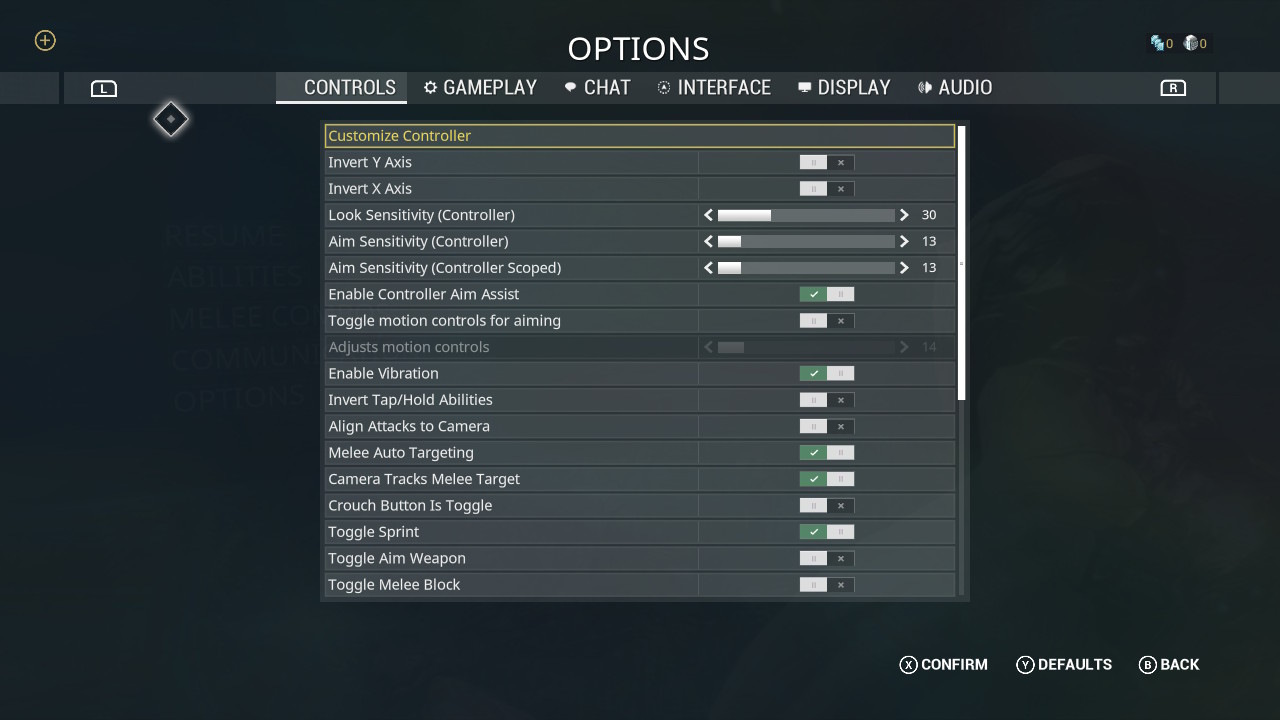Screen dimensions: 1280x720
Task: Enable the Invert X Axis option
Action: click(827, 189)
